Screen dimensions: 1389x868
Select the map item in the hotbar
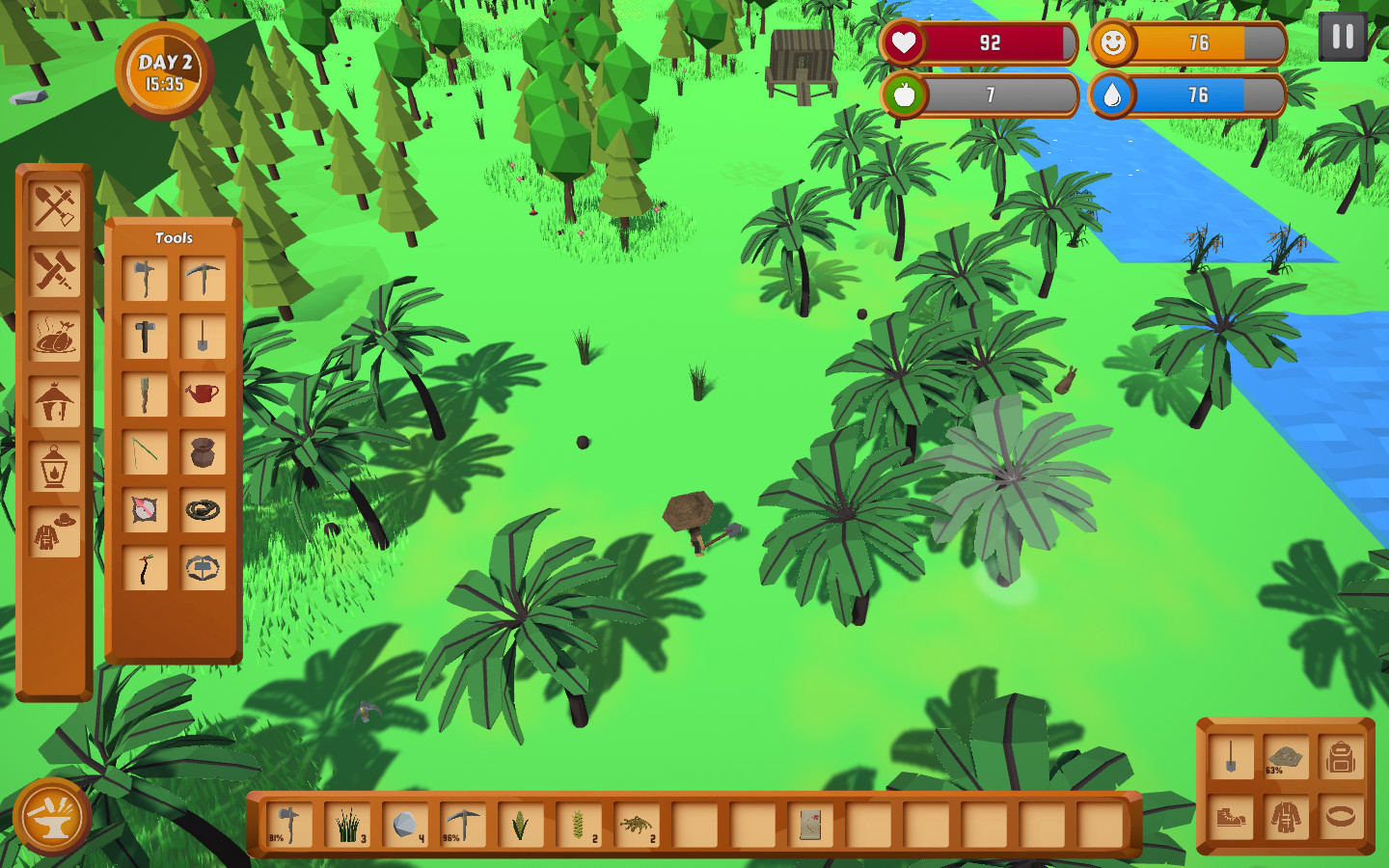[808, 826]
